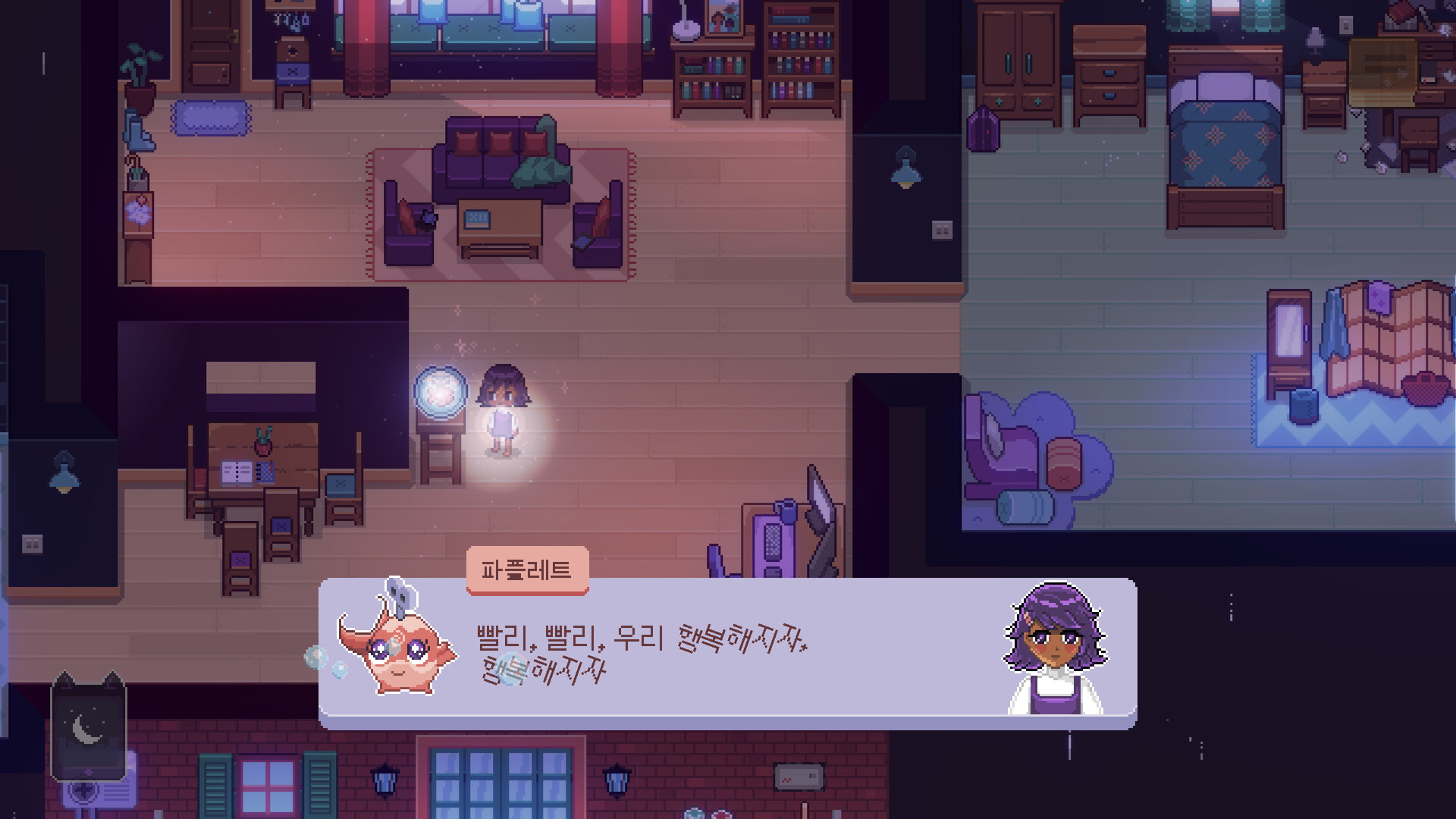
Task: Select the glowing crystal orb lamp
Action: 440,391
